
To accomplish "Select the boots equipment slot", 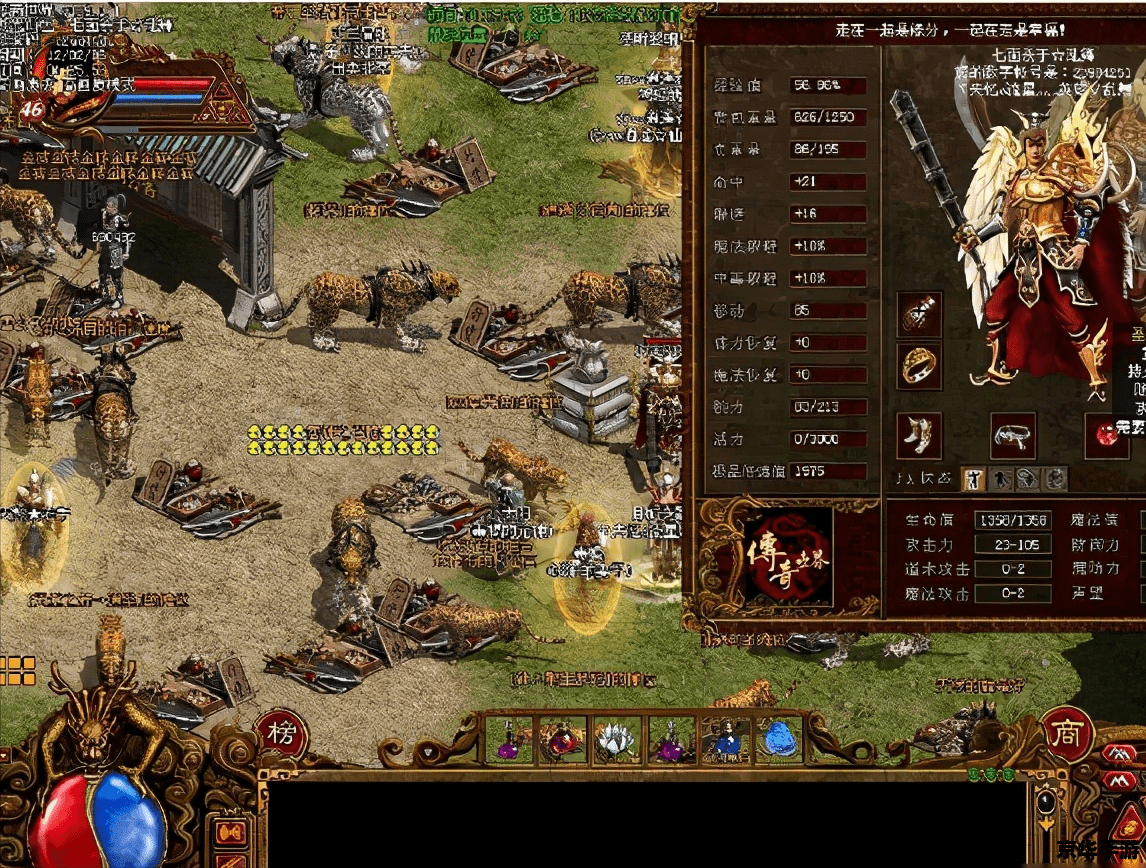I will [x=919, y=436].
